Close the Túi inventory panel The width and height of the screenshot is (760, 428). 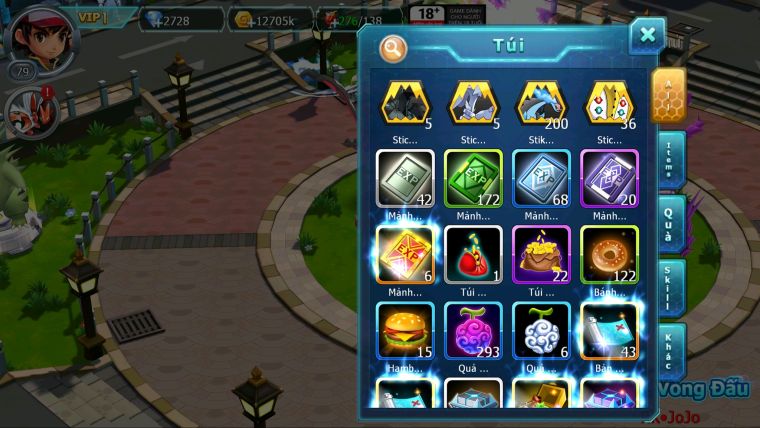(647, 36)
